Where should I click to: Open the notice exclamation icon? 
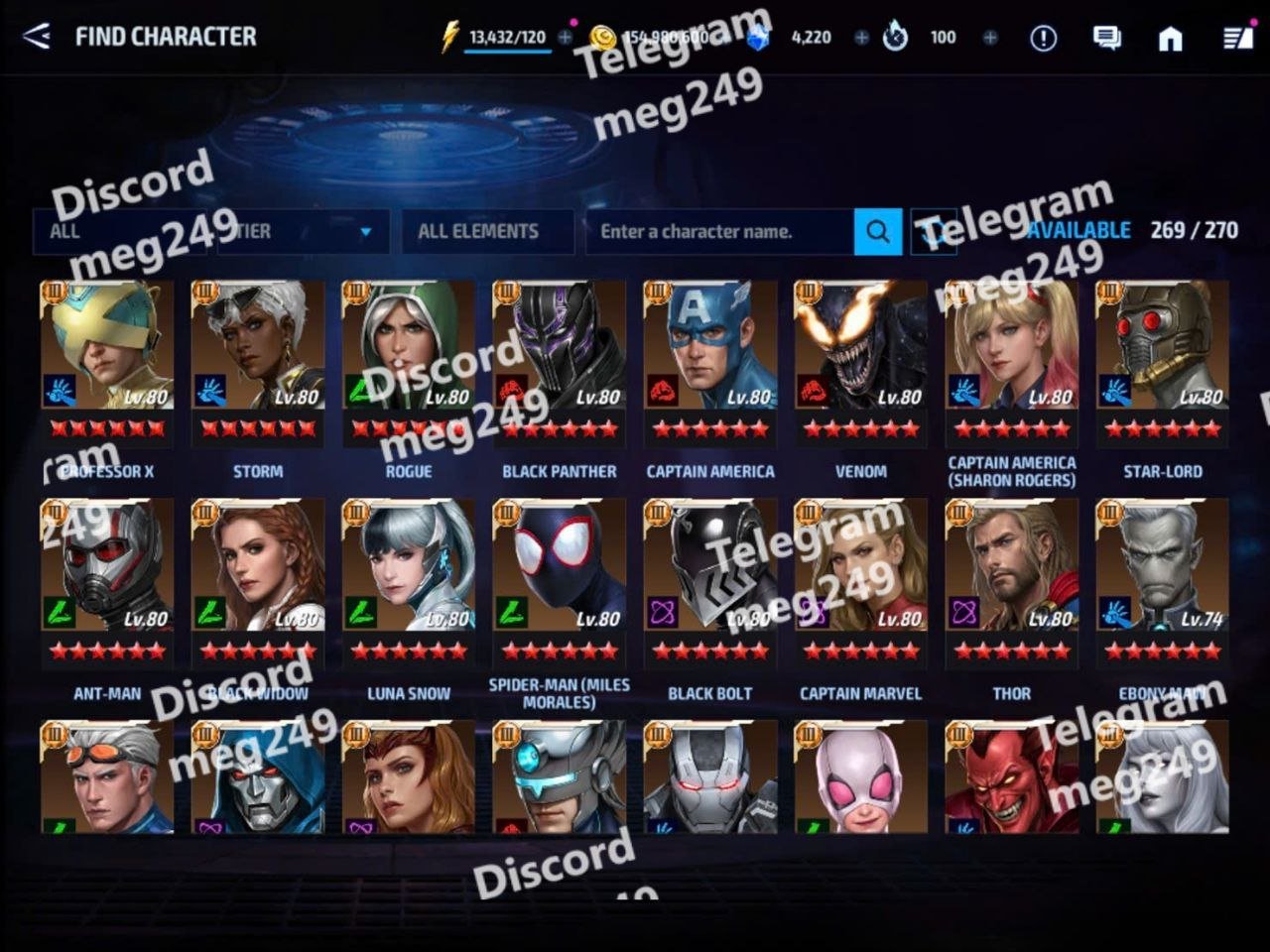click(x=1043, y=38)
